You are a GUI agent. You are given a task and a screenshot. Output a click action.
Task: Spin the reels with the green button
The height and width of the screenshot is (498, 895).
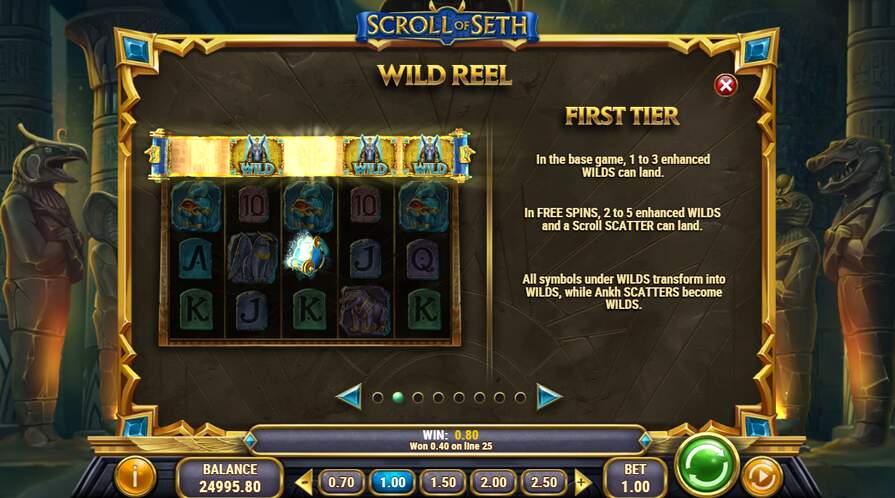707,465
